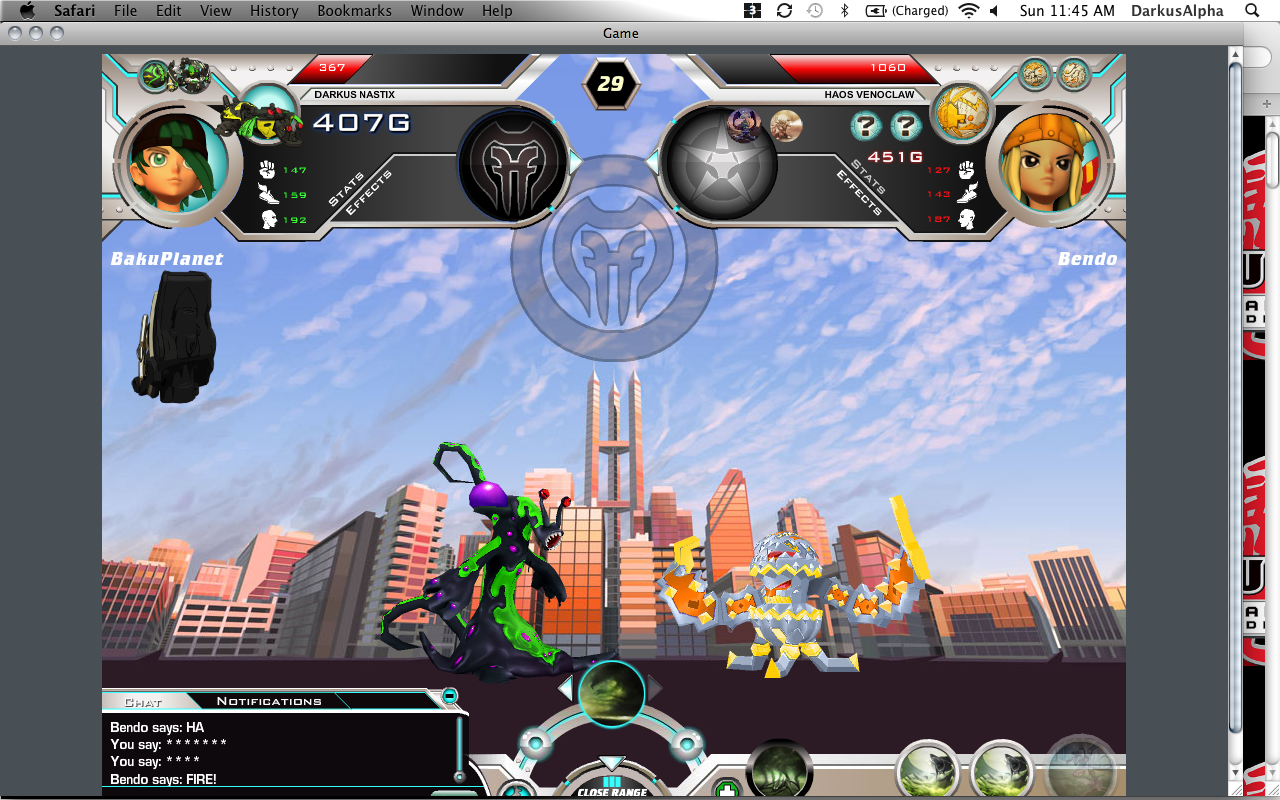Toggle the Close Range selector
Viewport: 1280px width, 800px height.
(x=610, y=784)
